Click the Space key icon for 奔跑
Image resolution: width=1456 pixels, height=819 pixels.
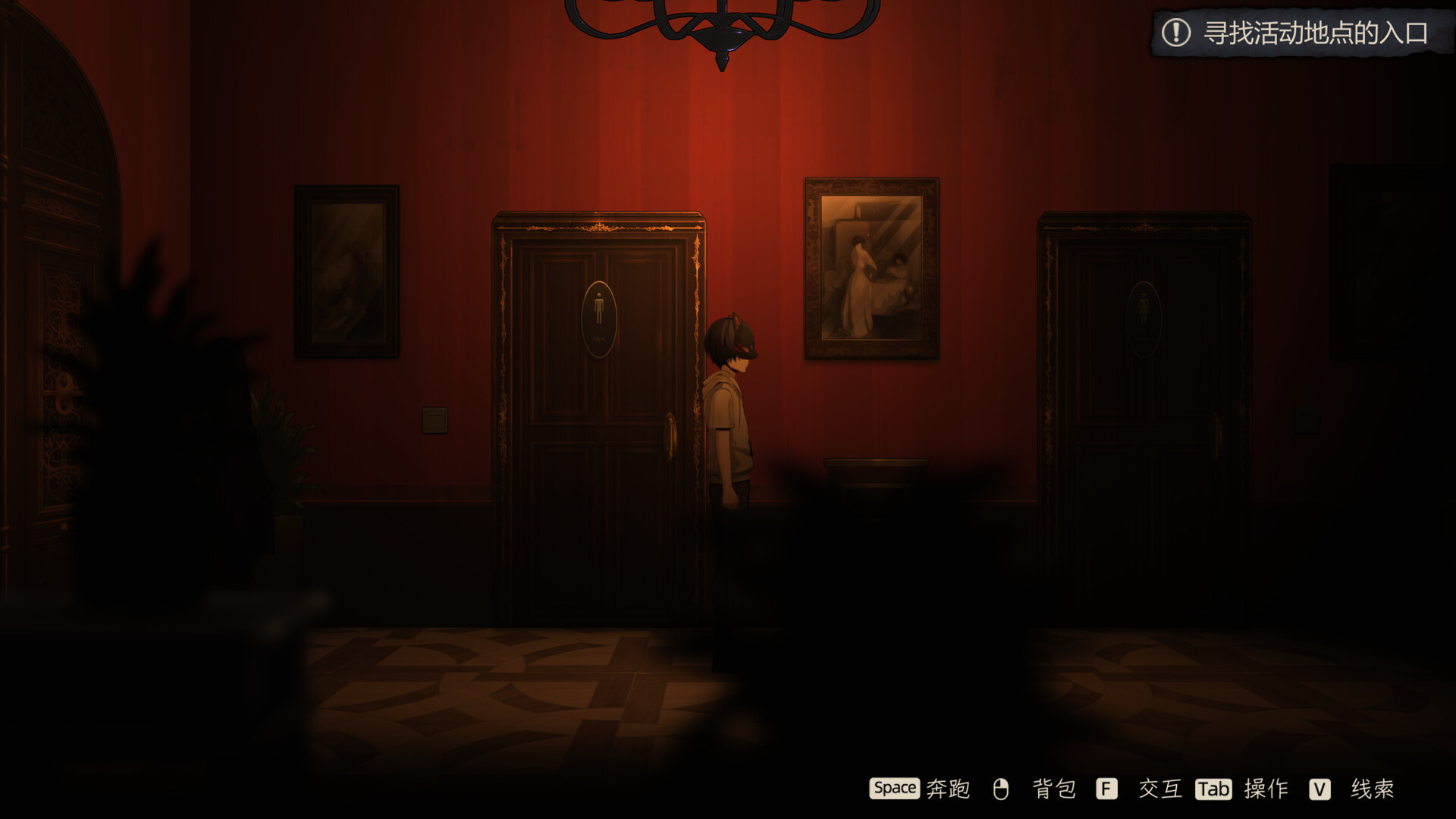click(x=895, y=789)
